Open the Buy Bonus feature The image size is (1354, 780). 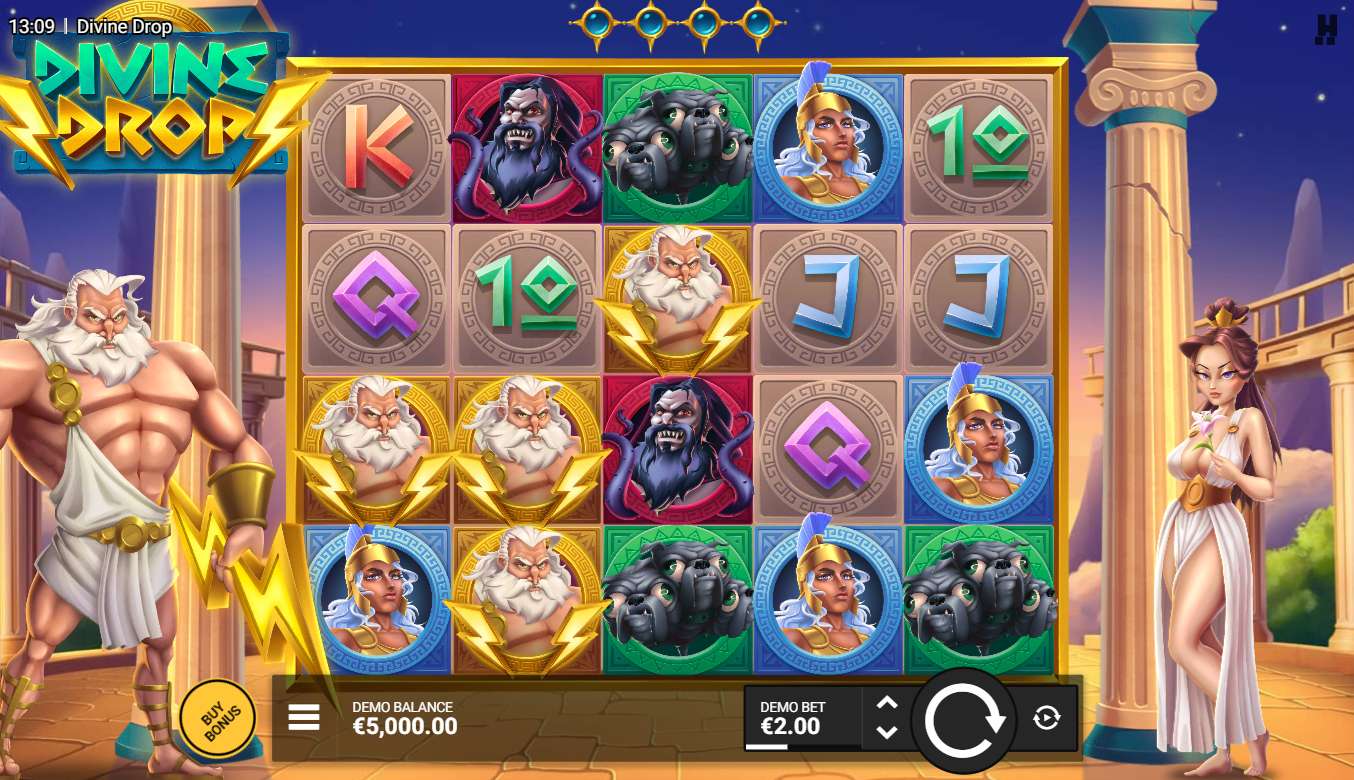pyautogui.click(x=217, y=717)
